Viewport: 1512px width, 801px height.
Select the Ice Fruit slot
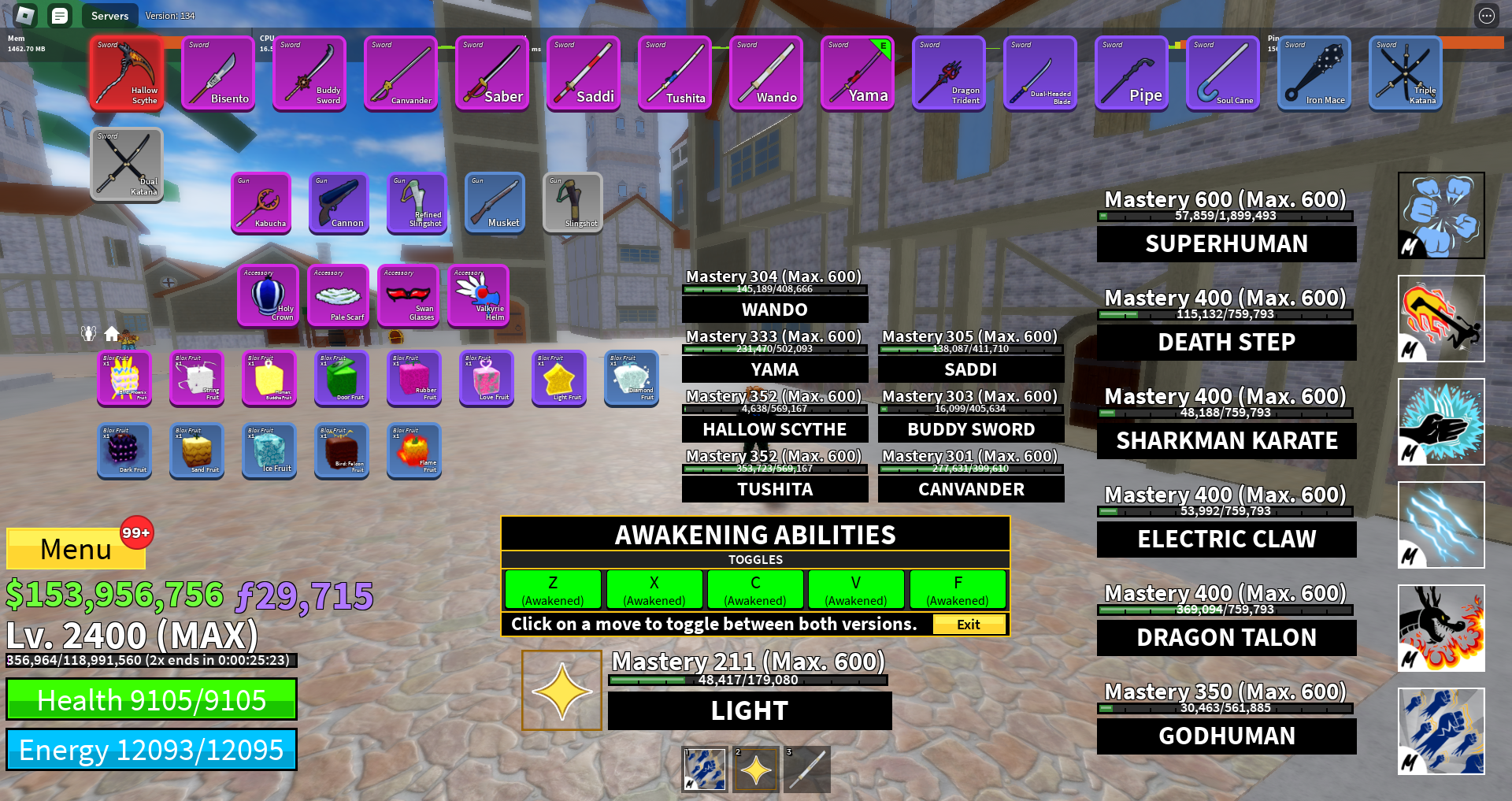pos(269,451)
